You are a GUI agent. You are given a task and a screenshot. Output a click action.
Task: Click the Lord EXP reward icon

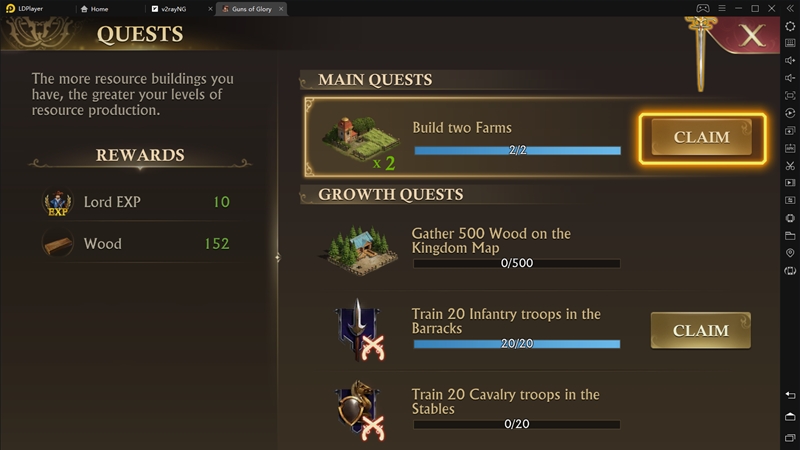(57, 203)
